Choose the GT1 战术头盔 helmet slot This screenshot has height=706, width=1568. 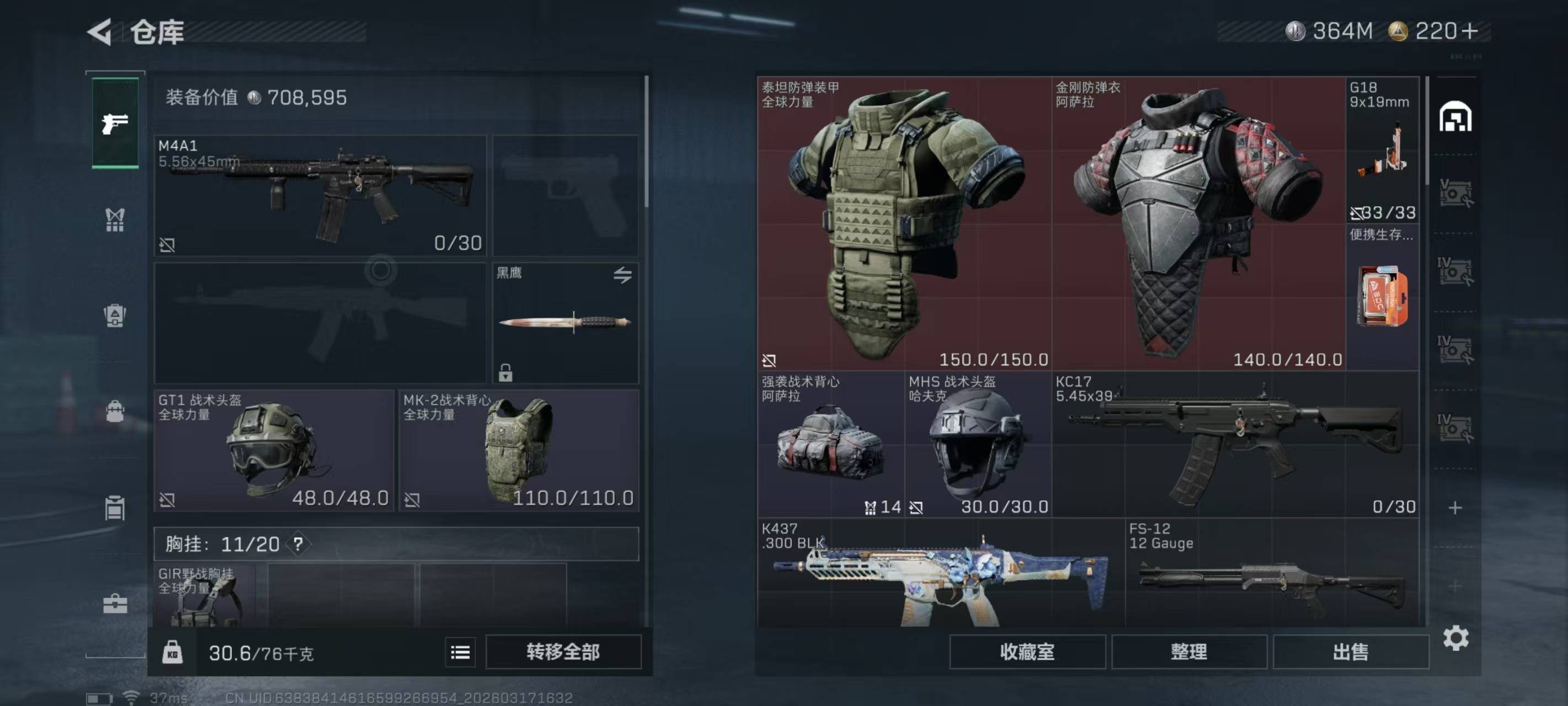point(274,450)
